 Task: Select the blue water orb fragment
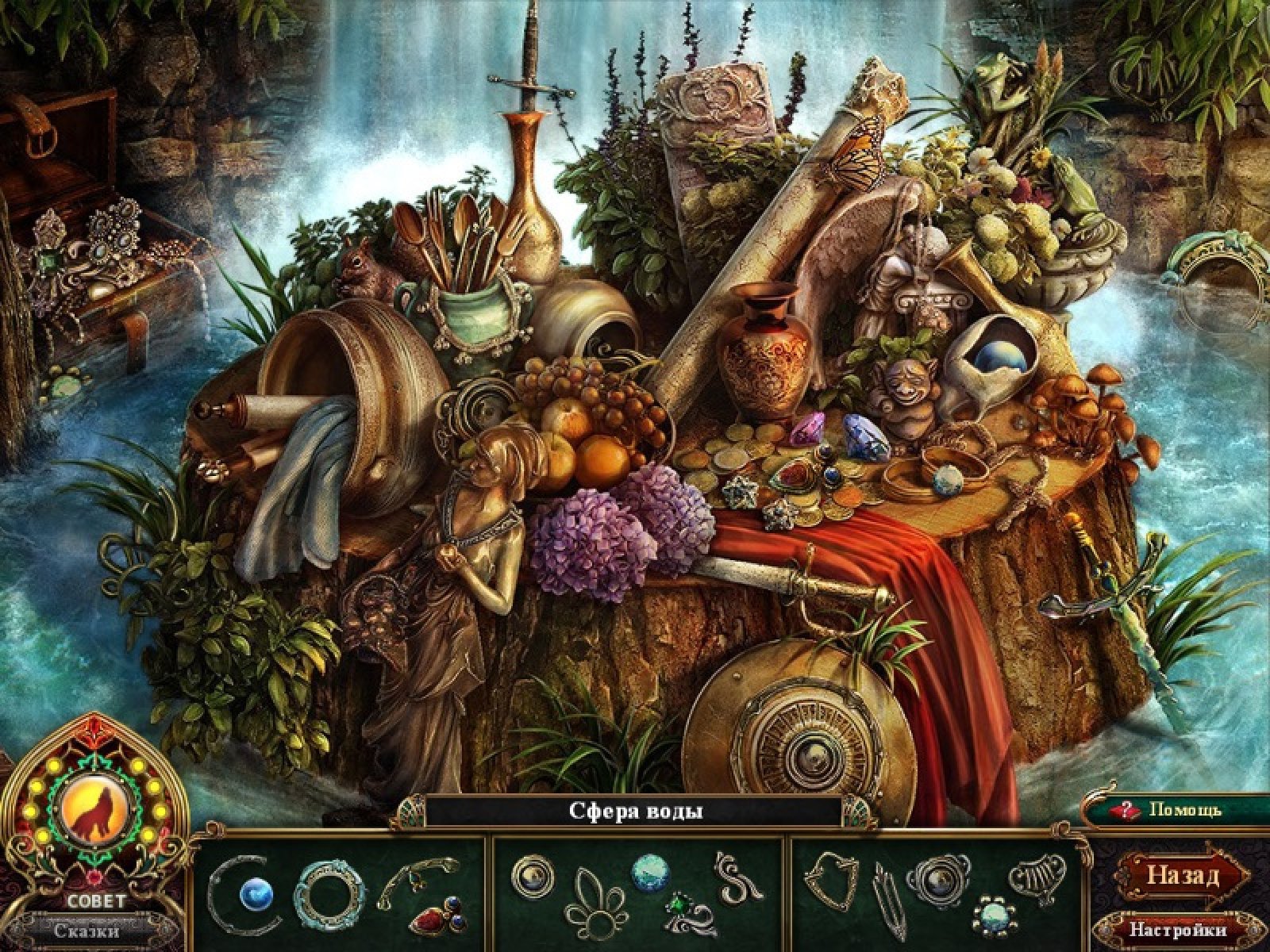click(x=256, y=894)
